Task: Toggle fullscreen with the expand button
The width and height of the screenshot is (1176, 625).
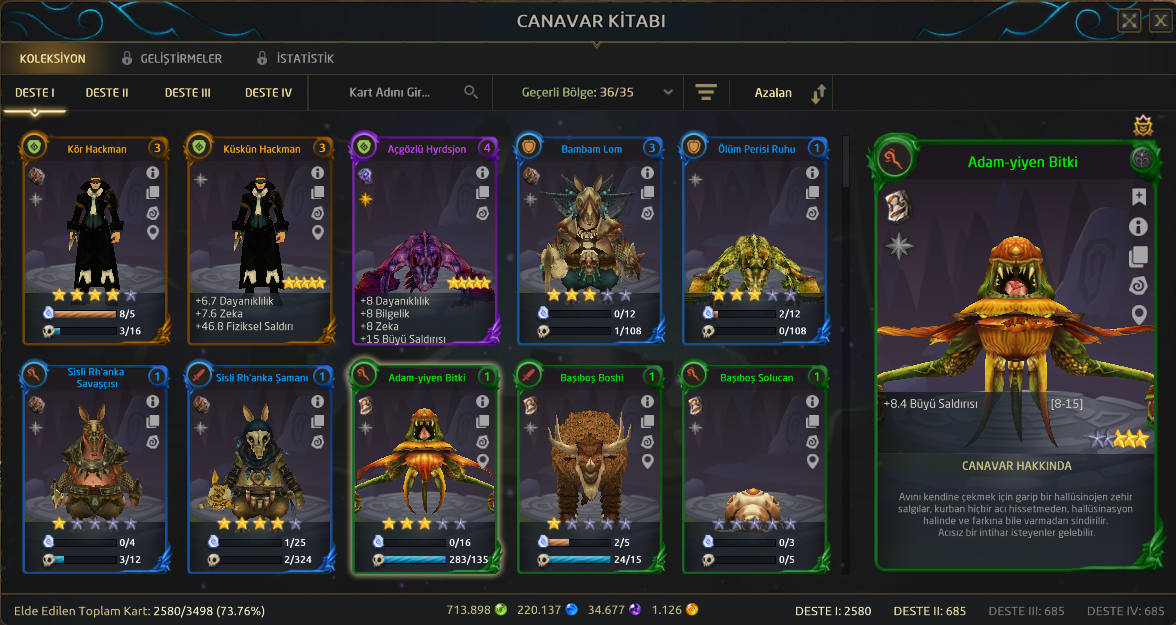Action: click(x=1129, y=21)
